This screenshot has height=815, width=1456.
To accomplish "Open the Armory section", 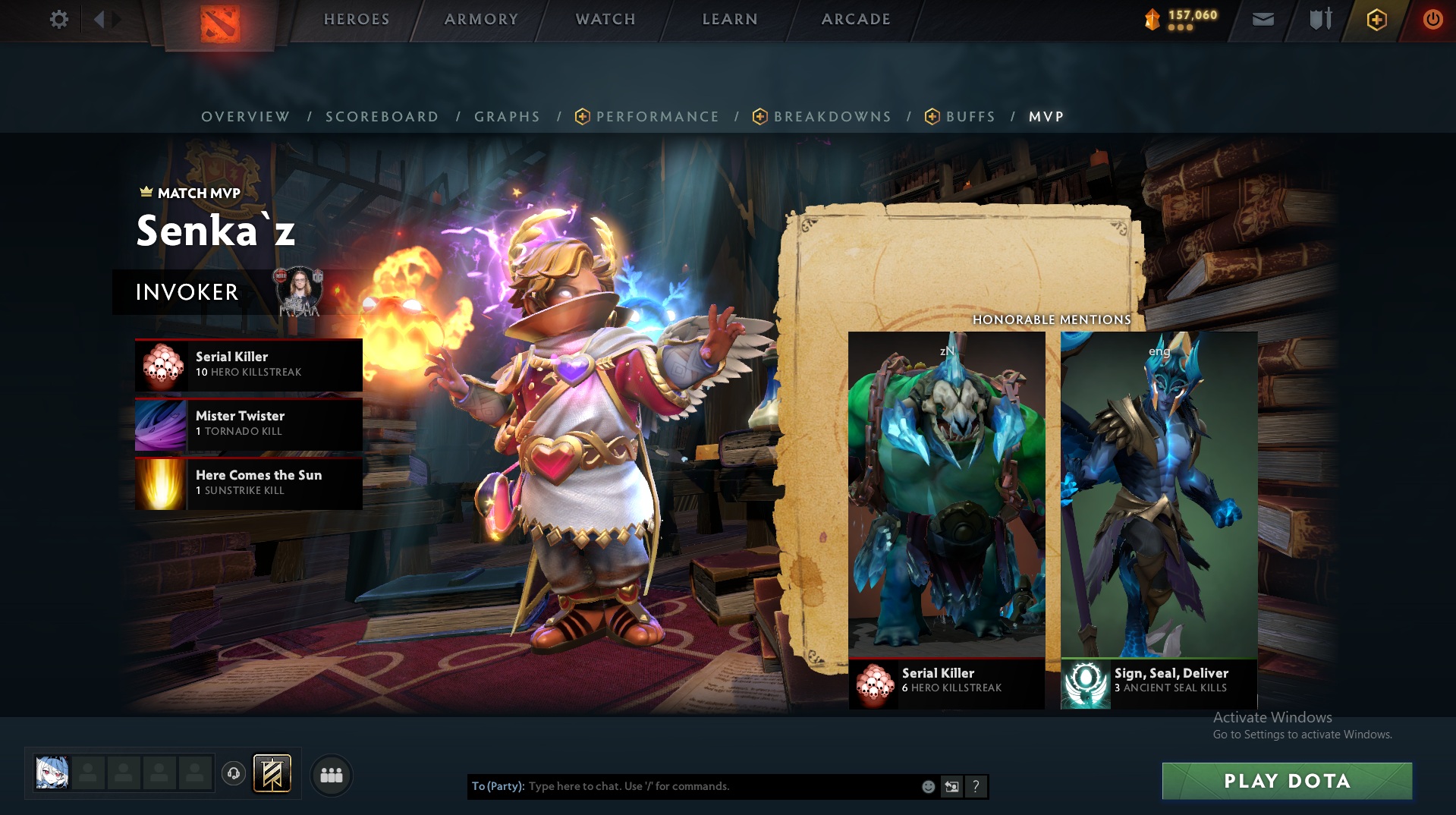I will 481,19.
